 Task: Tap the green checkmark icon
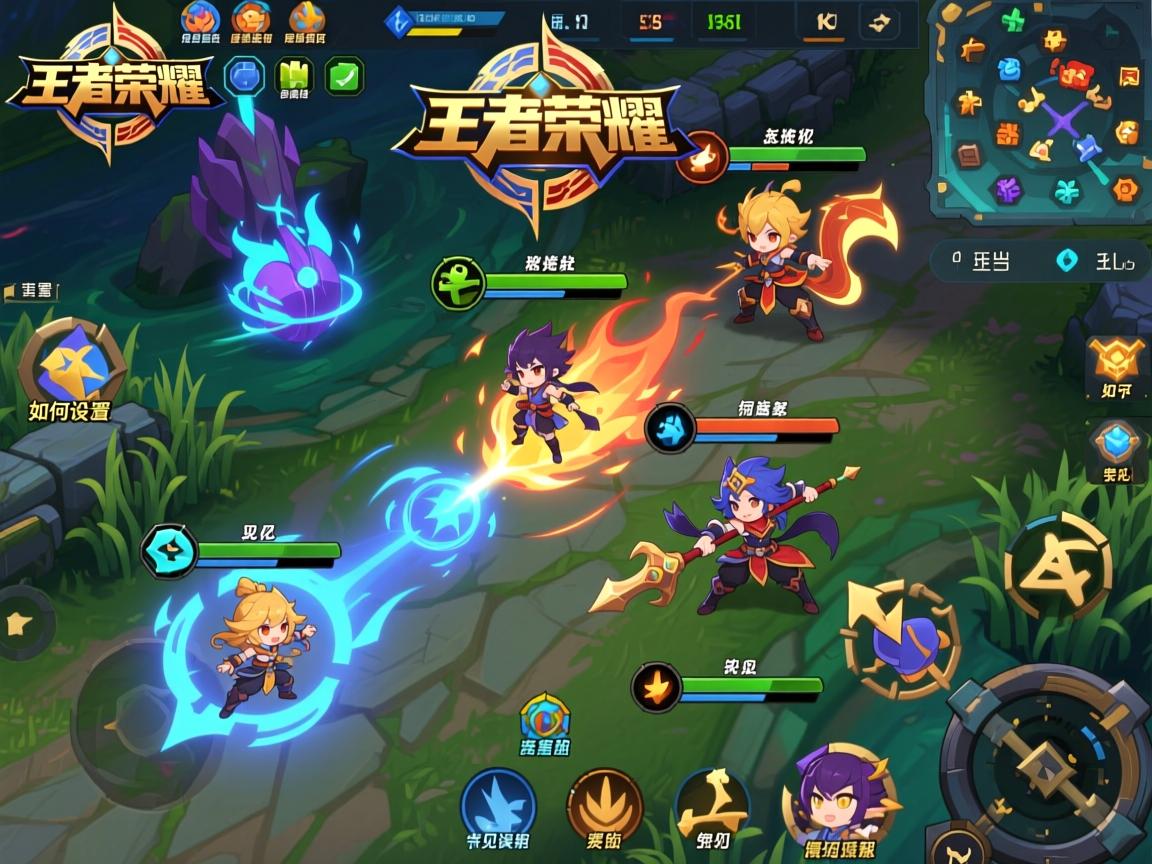click(x=345, y=76)
